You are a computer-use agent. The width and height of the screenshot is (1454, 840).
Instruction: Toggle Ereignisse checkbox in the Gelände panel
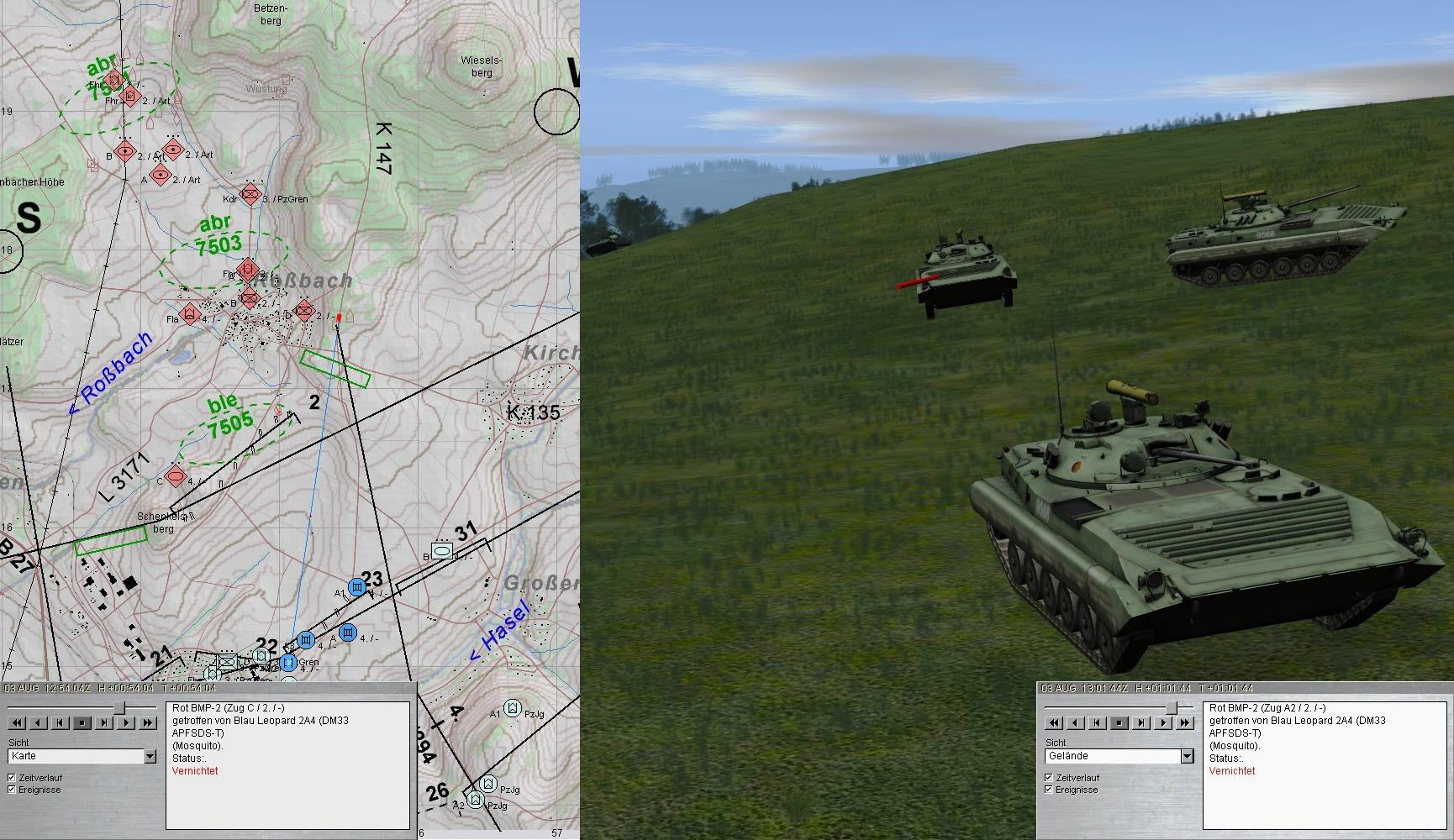click(1049, 790)
